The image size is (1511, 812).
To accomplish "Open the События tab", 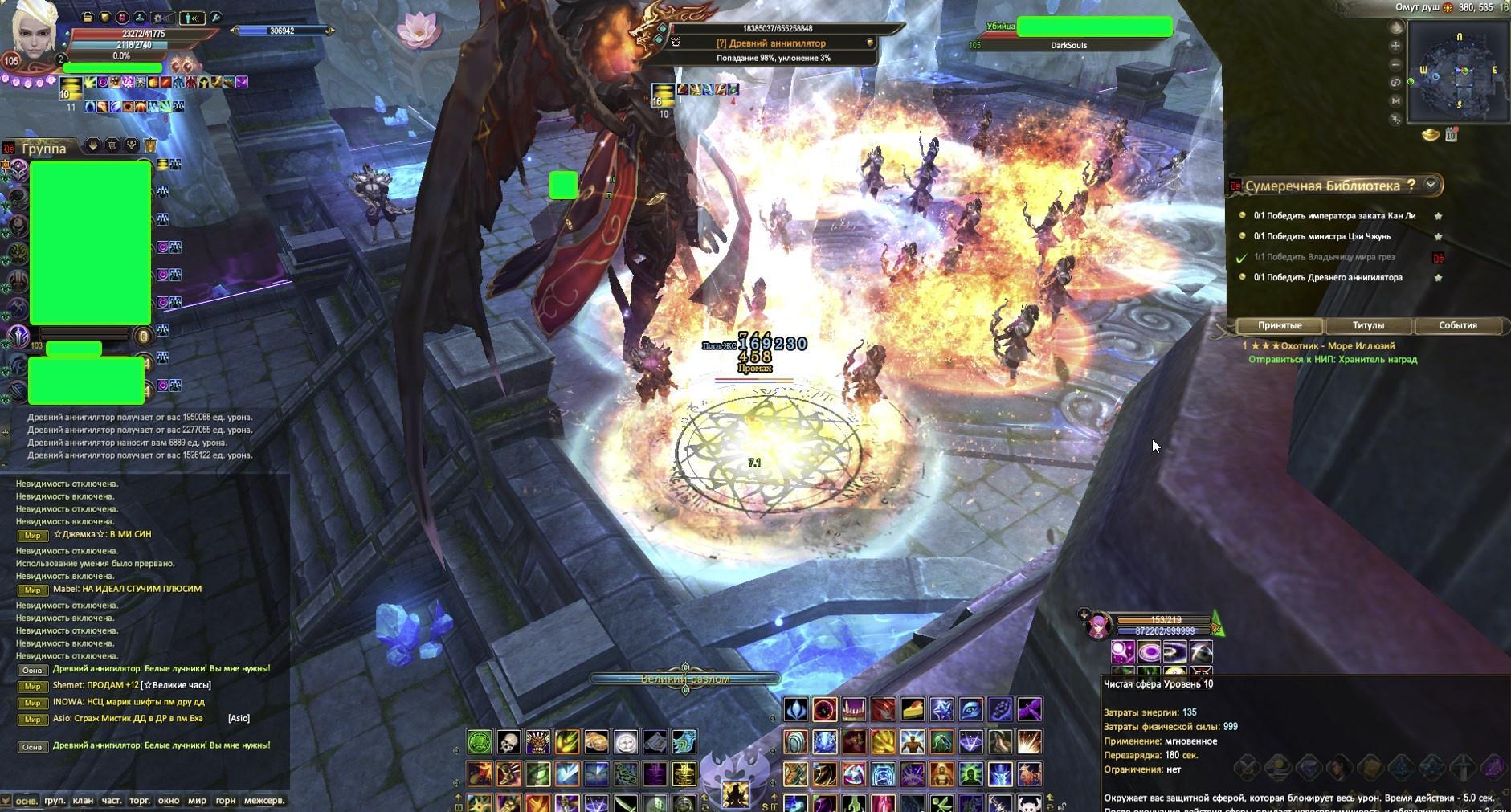I will [x=1457, y=325].
